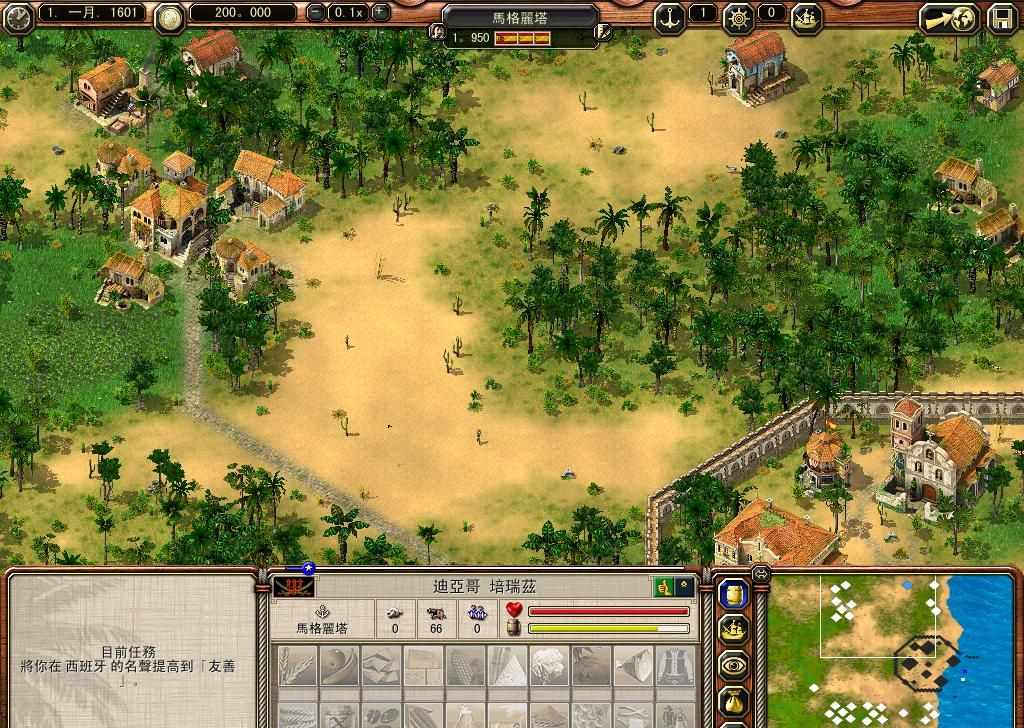Click the feather quill next to the town name
Image resolution: width=1024 pixels, height=728 pixels.
pyautogui.click(x=603, y=32)
